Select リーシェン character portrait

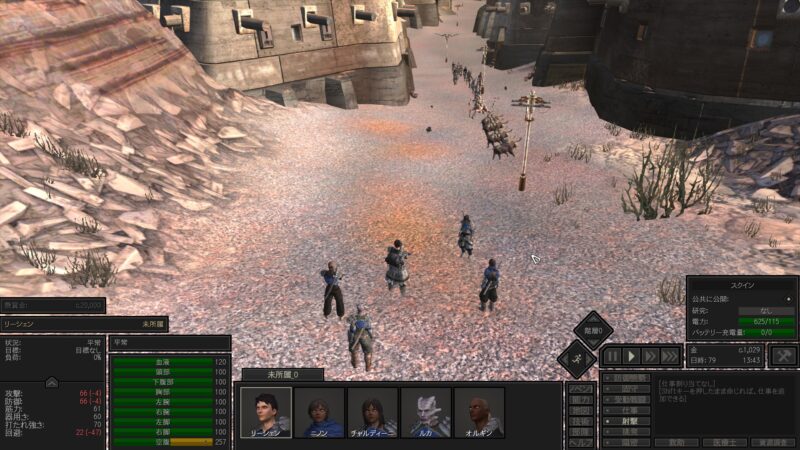[266, 412]
